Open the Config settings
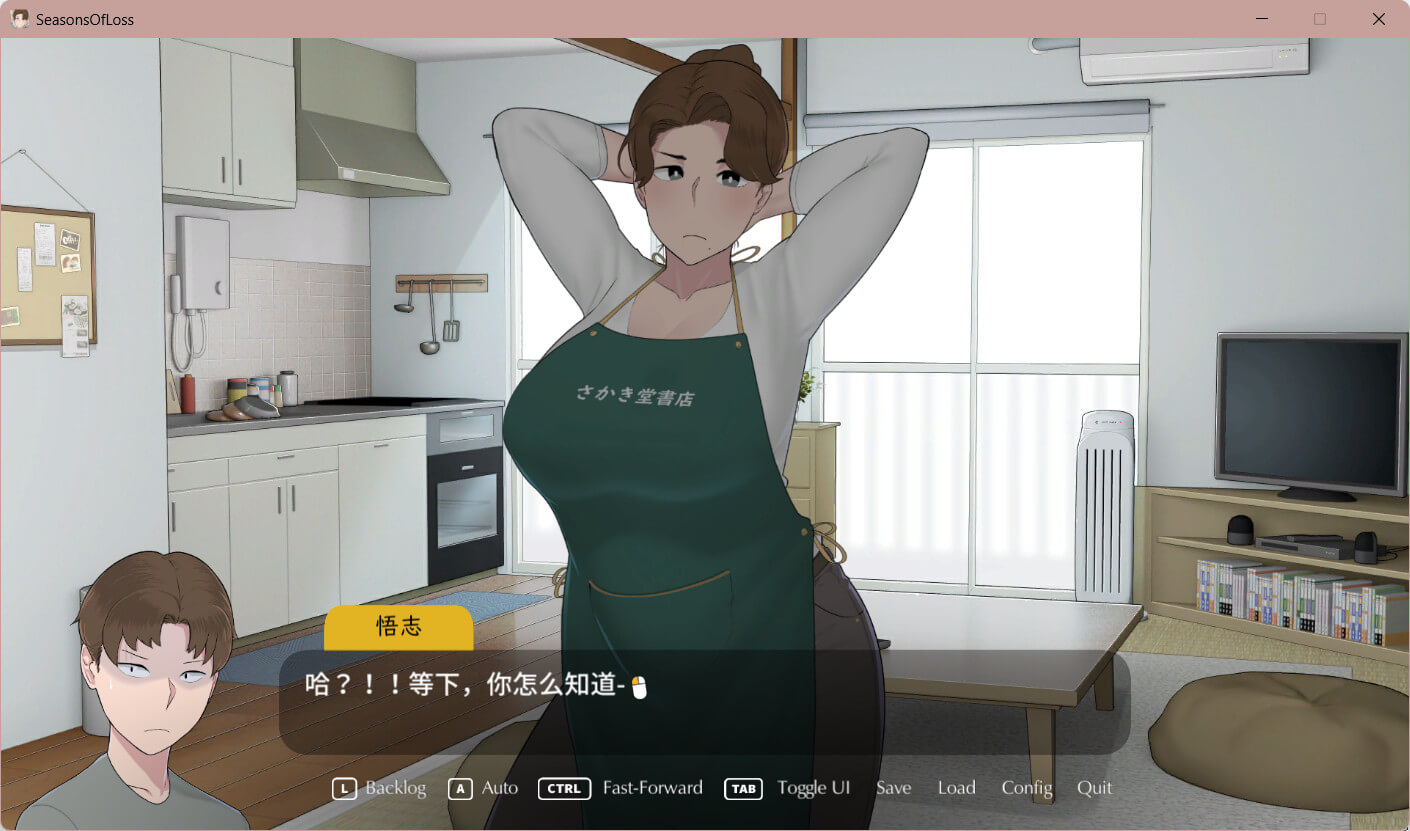This screenshot has width=1410, height=831. 1027,788
